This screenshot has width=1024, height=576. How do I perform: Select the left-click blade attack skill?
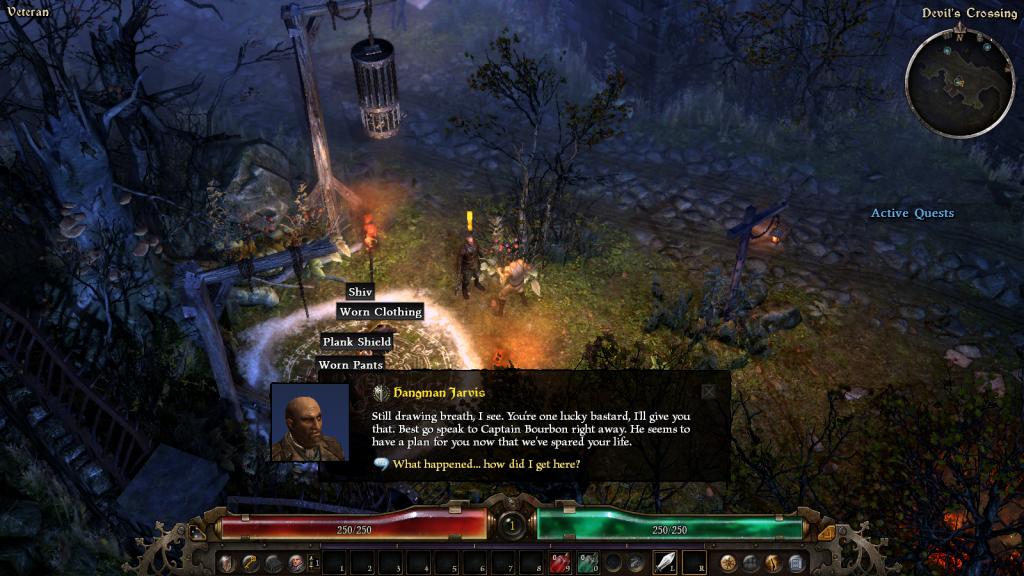[665, 562]
